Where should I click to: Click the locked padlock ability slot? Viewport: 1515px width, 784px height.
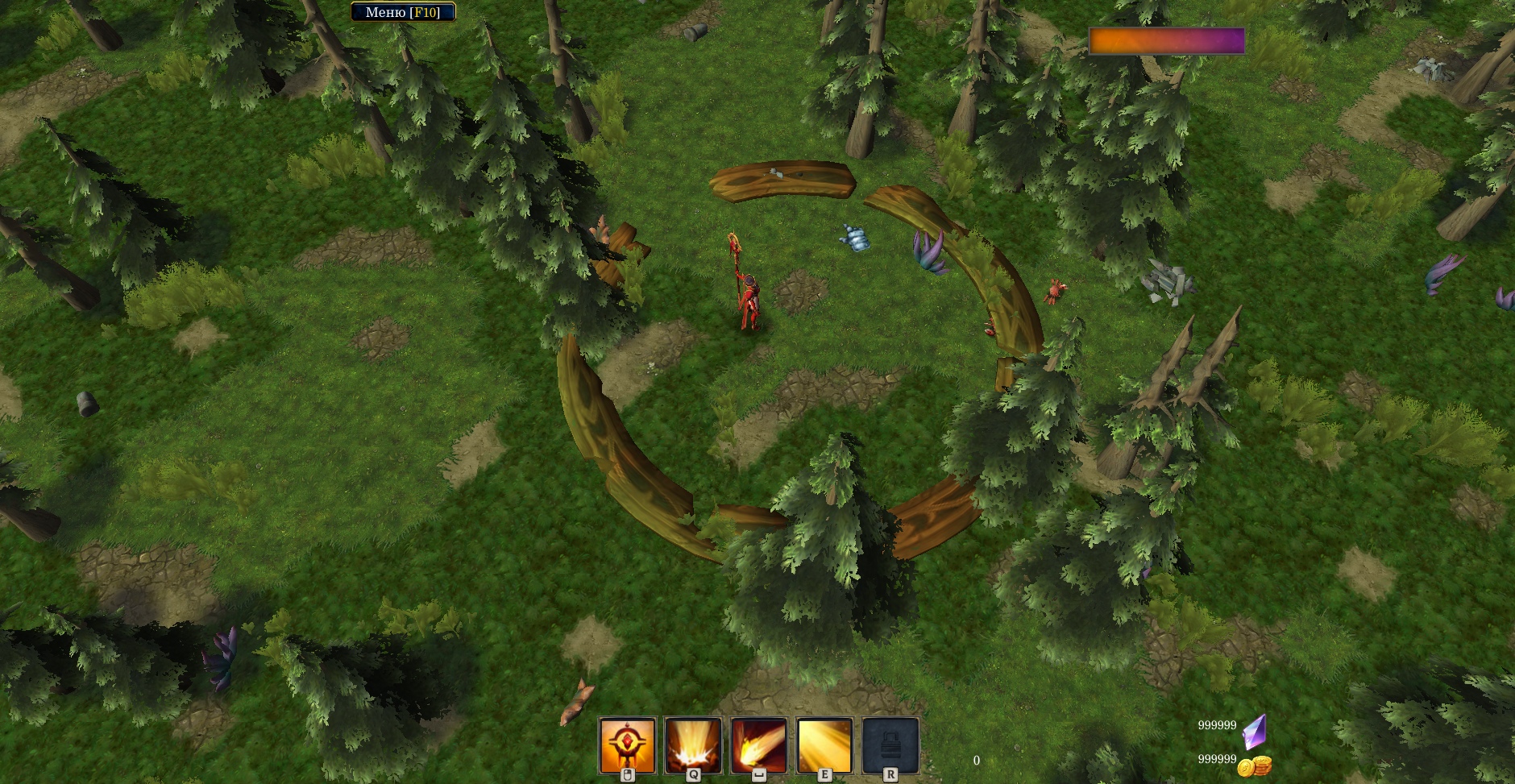tap(890, 745)
